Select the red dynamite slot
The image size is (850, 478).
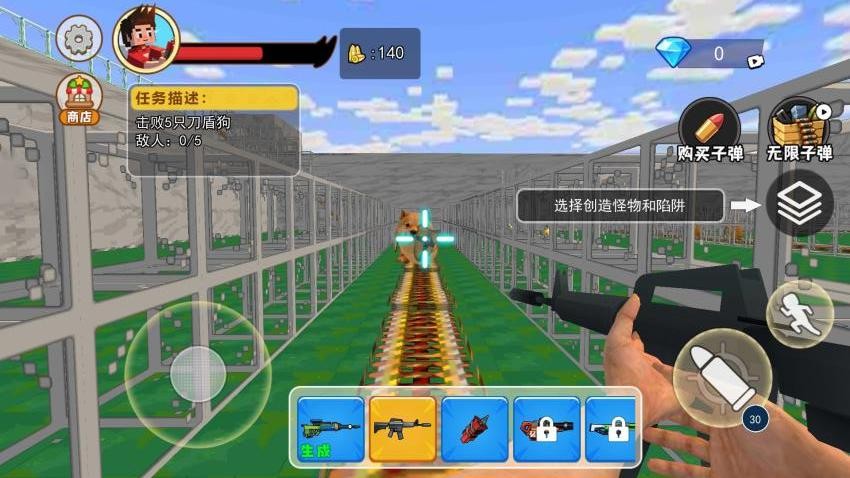474,429
